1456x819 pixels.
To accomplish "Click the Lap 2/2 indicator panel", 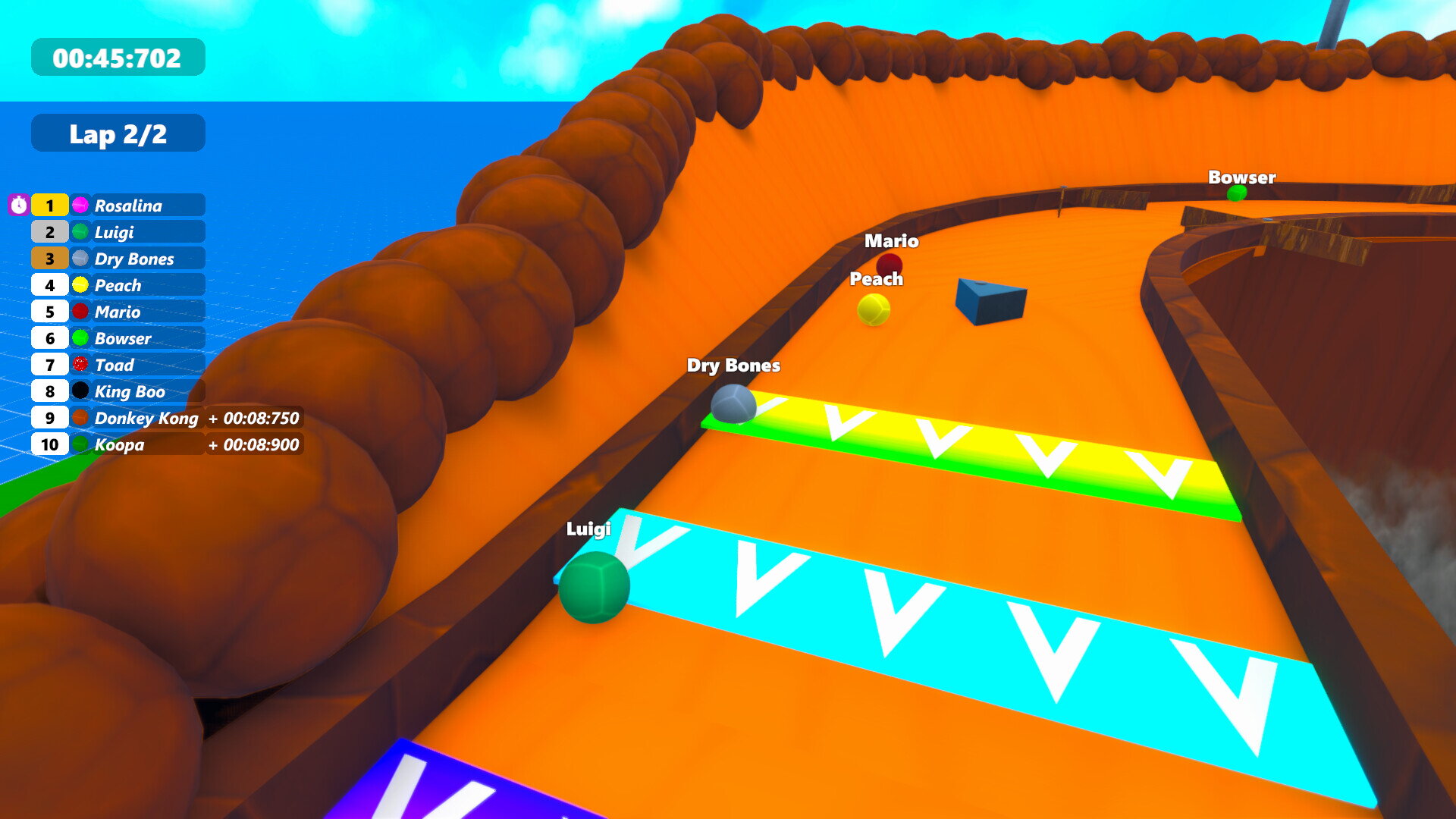I will coord(118,133).
